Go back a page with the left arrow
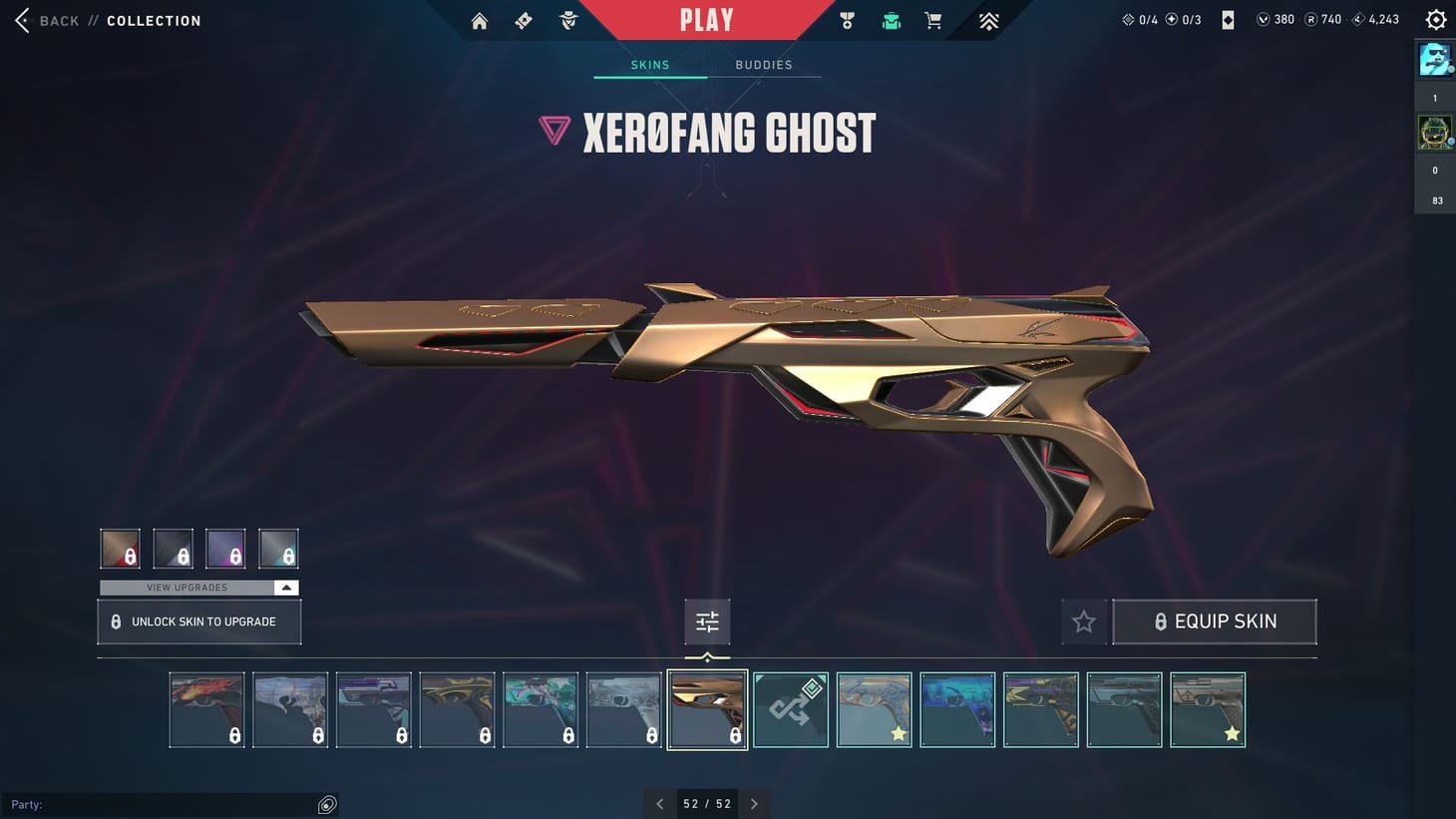Screen dimensions: 1456x819 click(659, 803)
